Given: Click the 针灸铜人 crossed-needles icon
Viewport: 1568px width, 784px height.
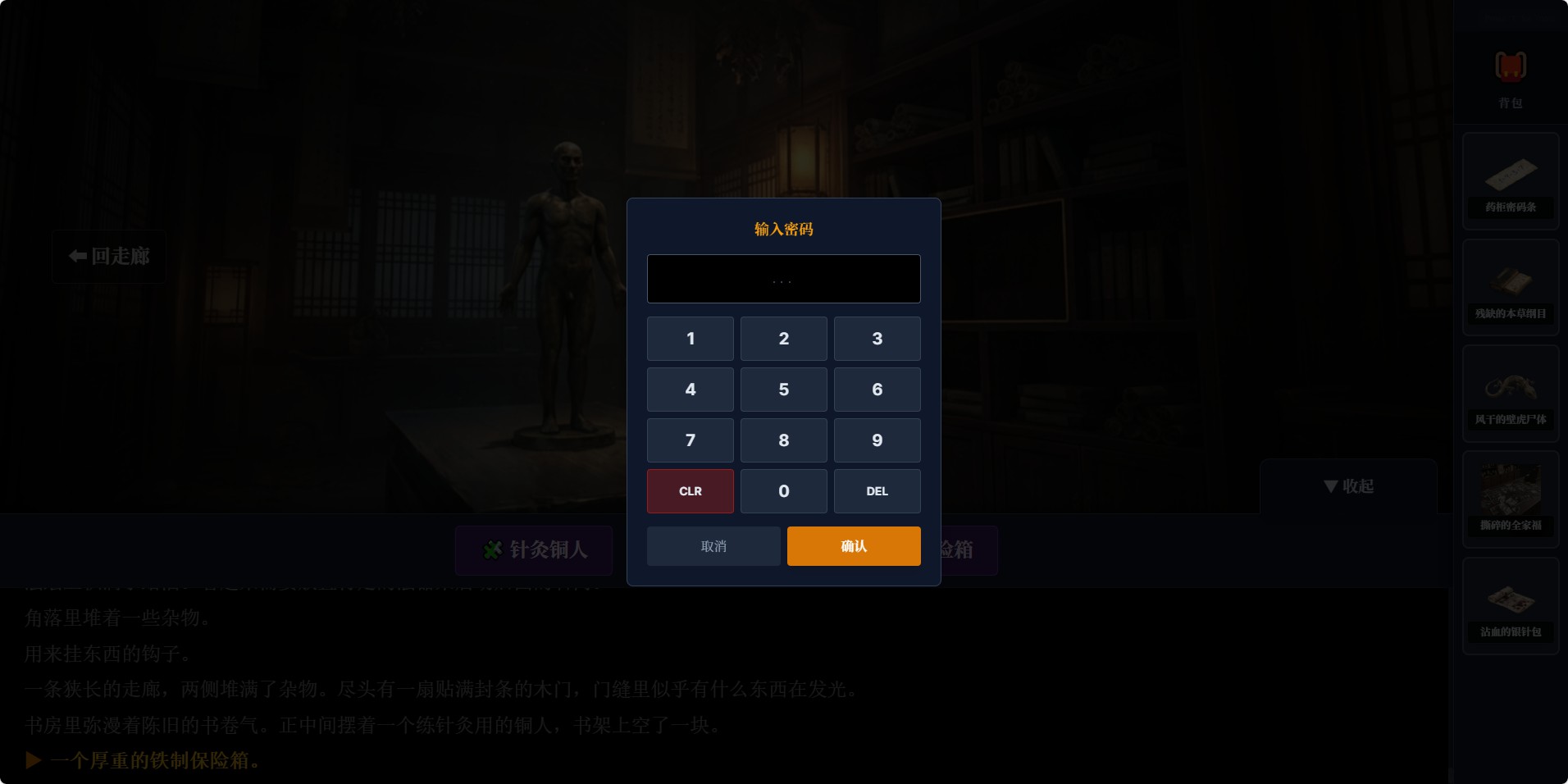Looking at the screenshot, I should coord(492,550).
